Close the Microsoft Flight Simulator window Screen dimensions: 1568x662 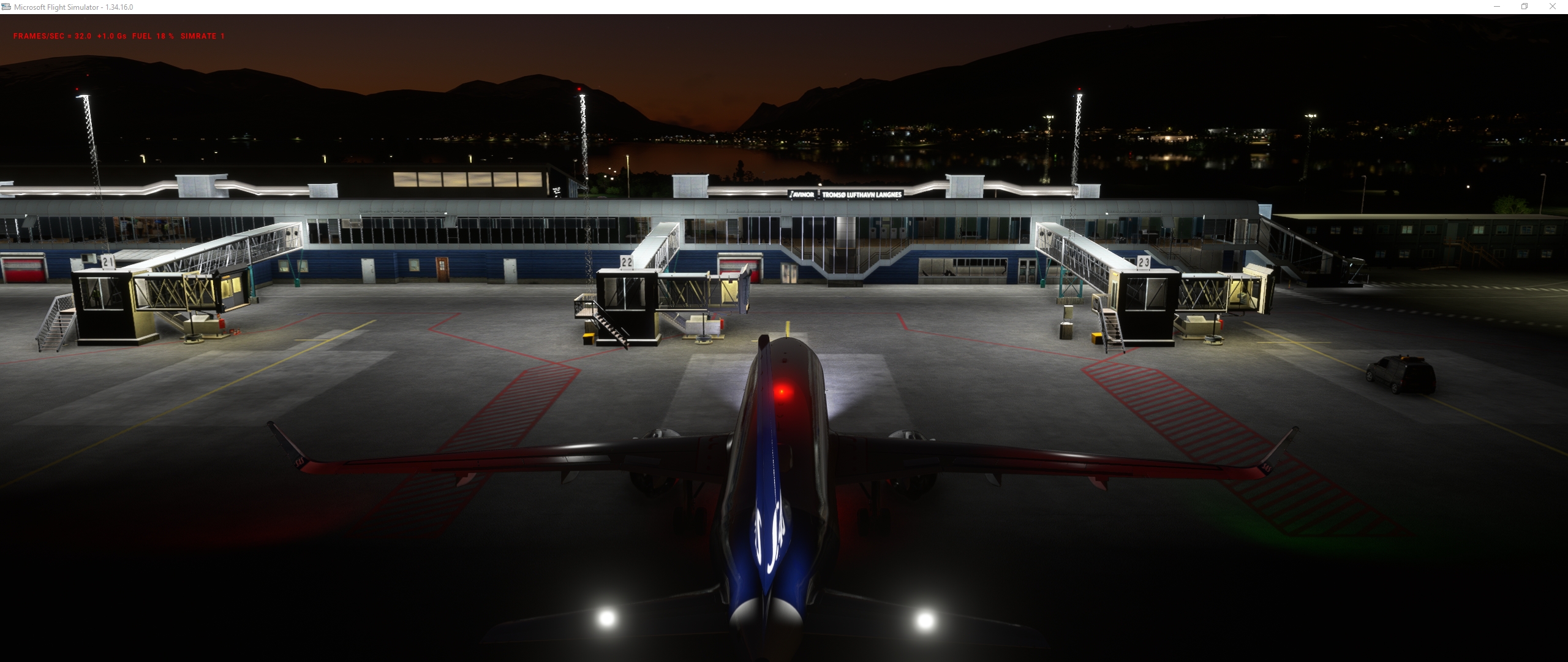(x=1553, y=7)
